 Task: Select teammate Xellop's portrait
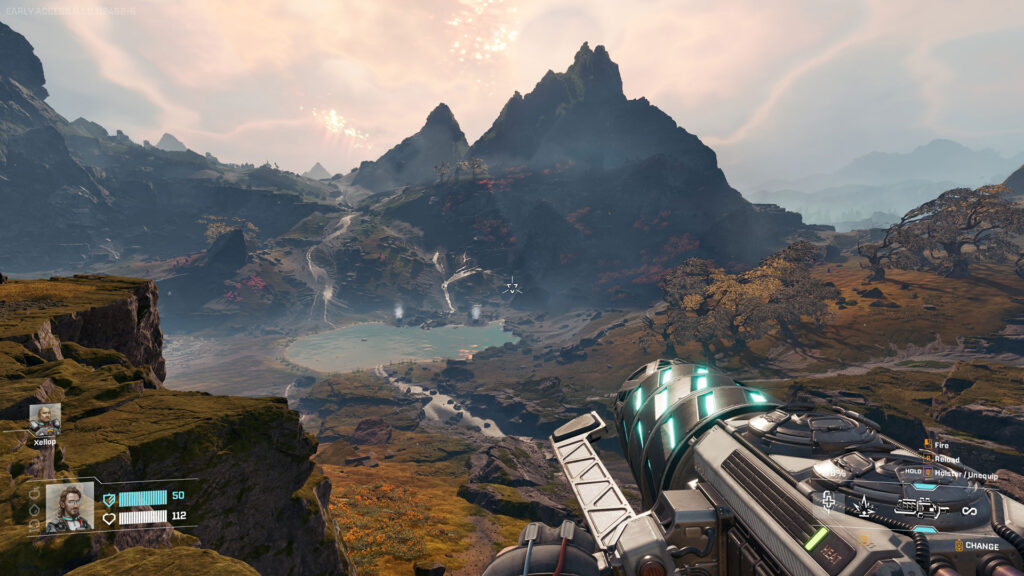45,418
